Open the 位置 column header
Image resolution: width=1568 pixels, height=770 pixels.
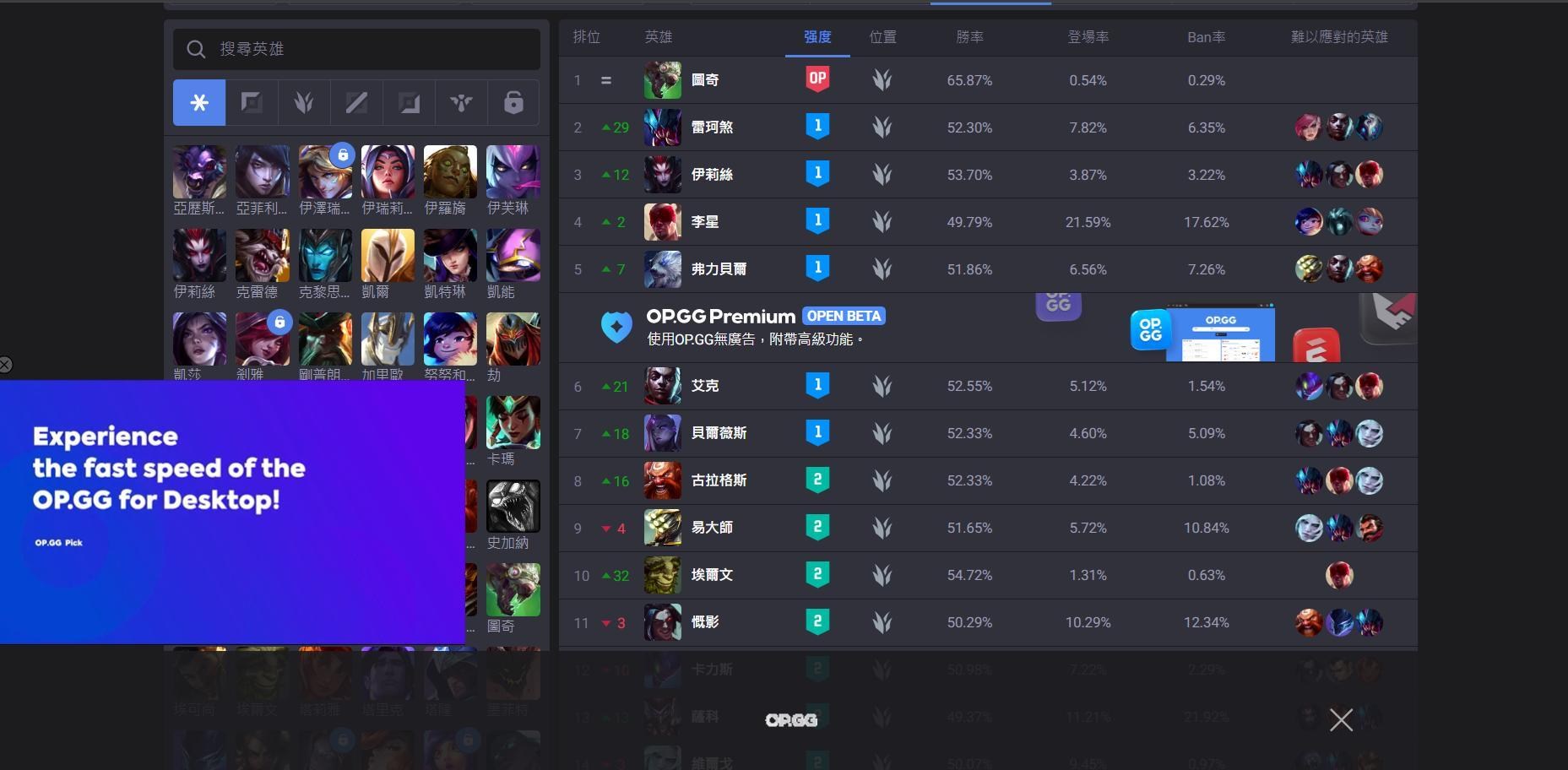882,37
